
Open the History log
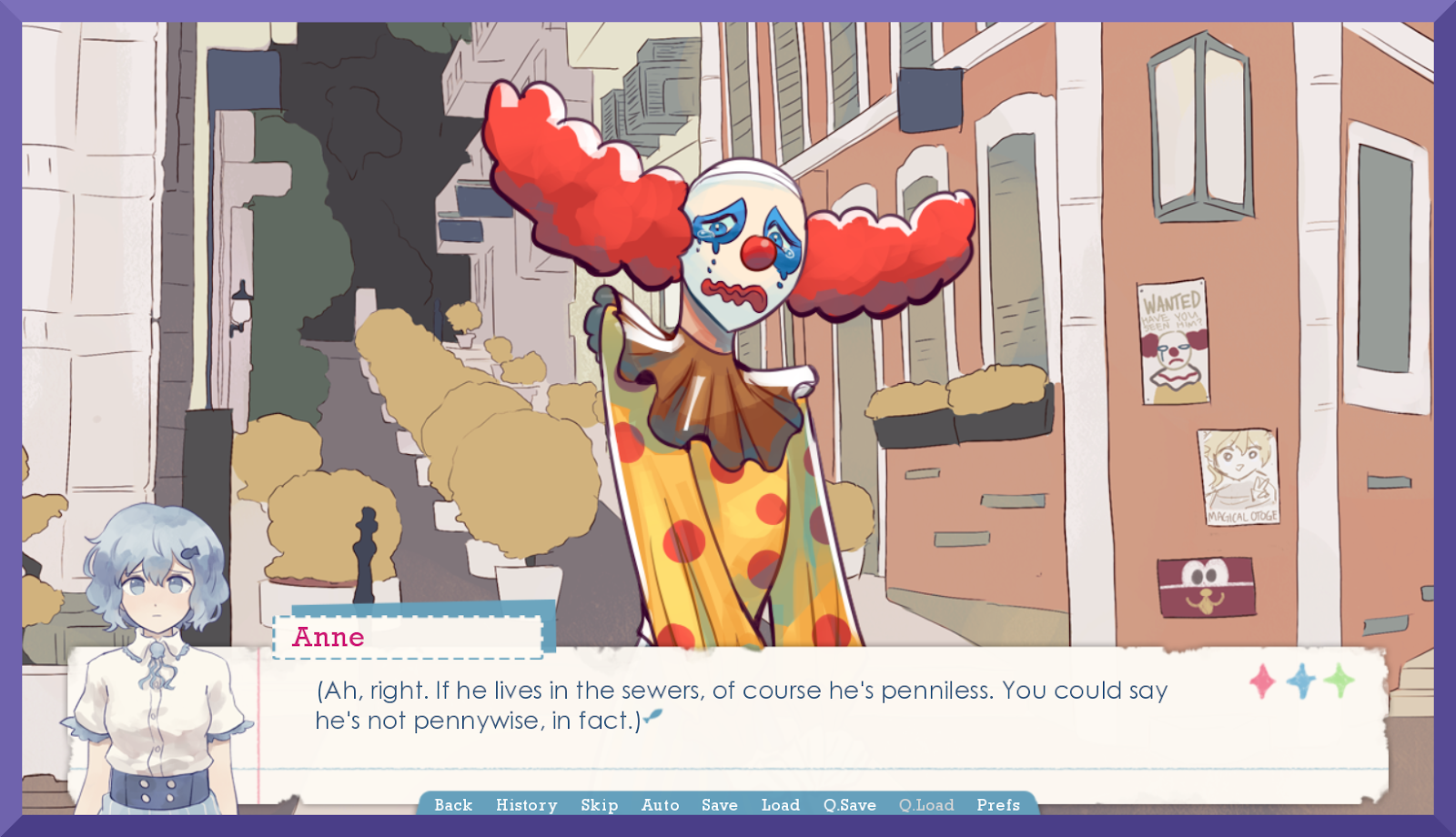pos(526,805)
